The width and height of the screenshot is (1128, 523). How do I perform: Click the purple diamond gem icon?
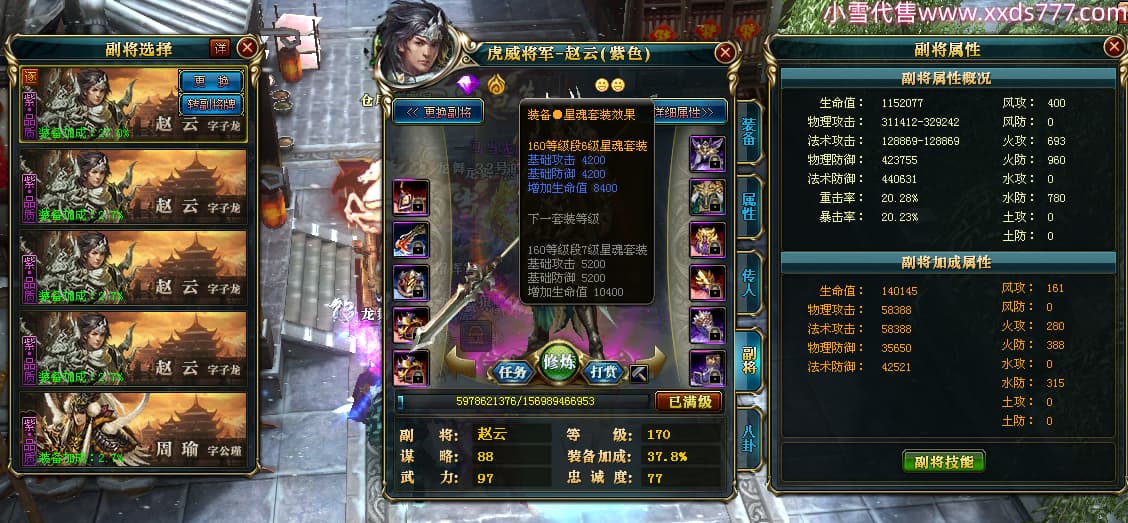(468, 84)
